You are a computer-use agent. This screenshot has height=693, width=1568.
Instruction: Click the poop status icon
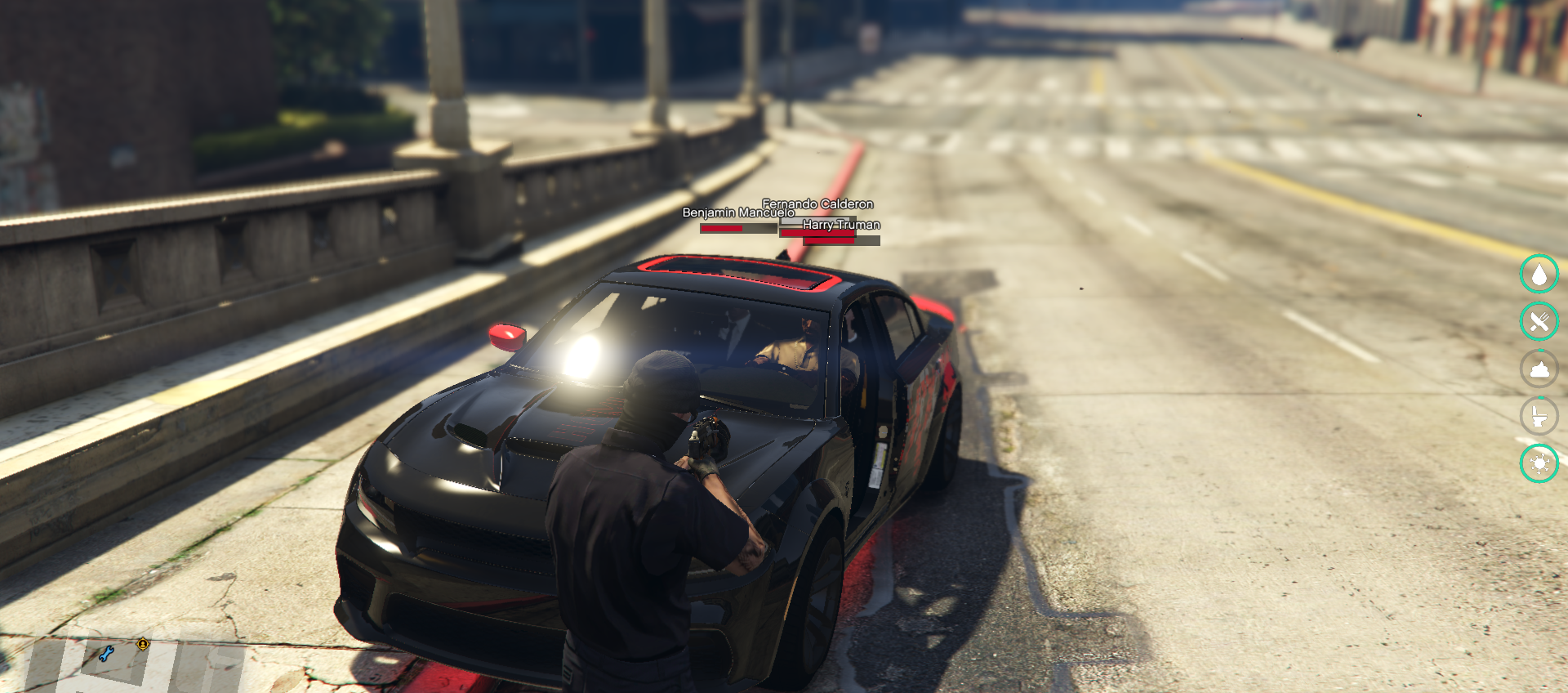pyautogui.click(x=1539, y=369)
